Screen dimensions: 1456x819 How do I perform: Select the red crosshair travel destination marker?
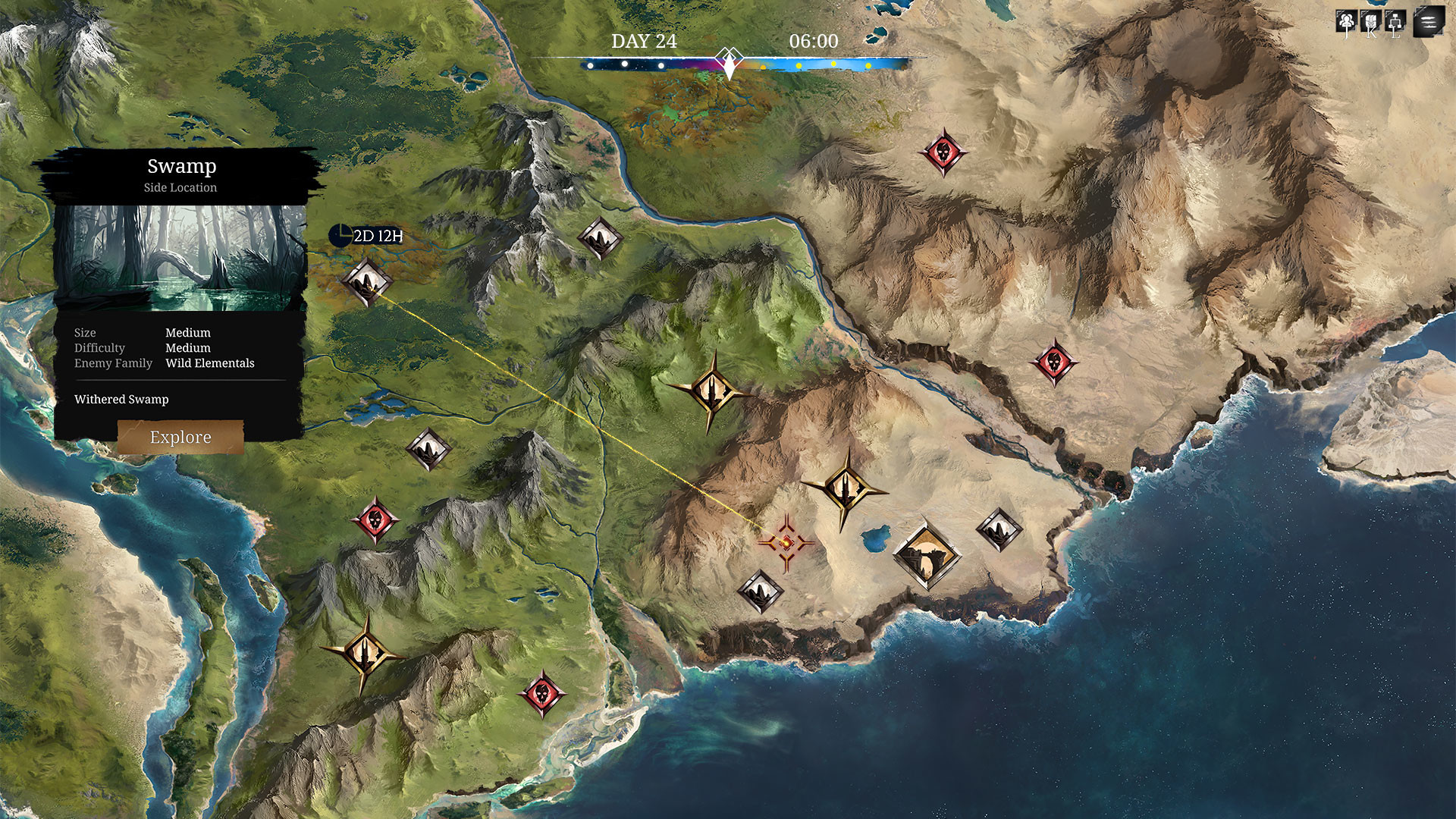(786, 541)
